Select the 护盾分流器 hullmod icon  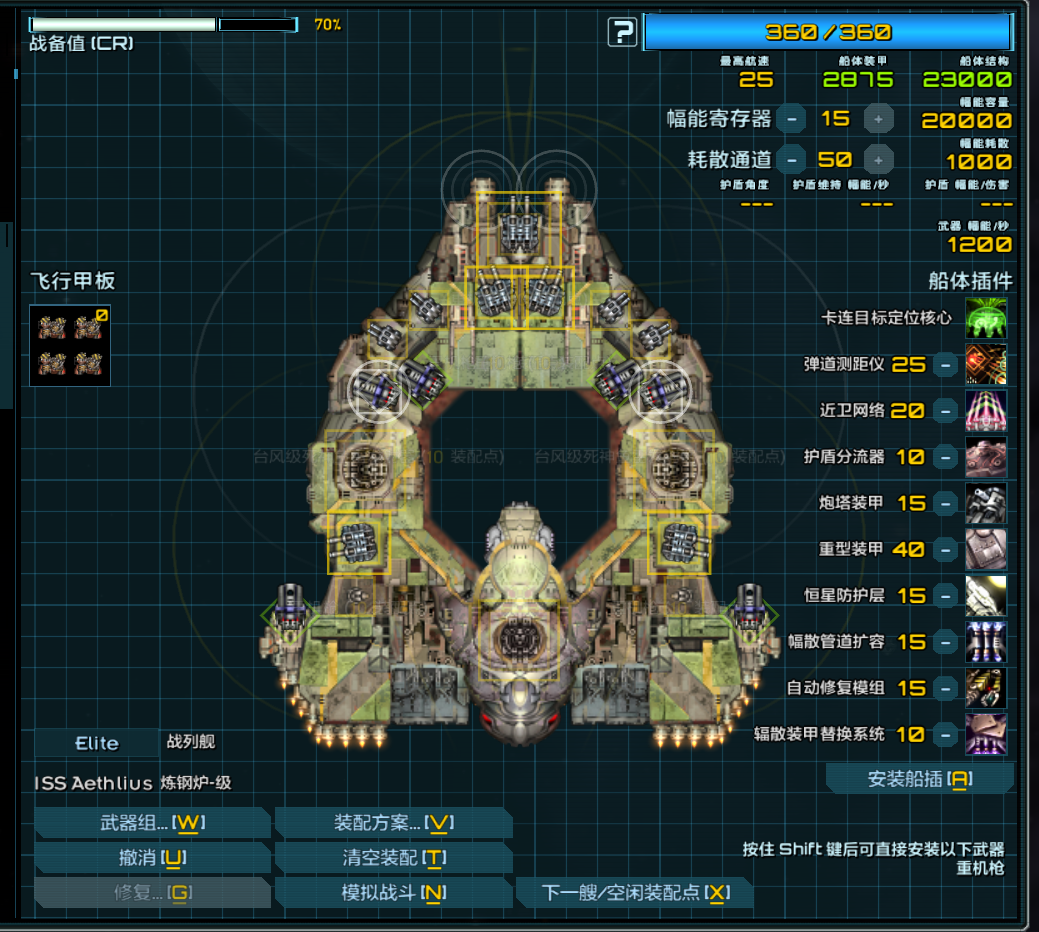pos(986,457)
